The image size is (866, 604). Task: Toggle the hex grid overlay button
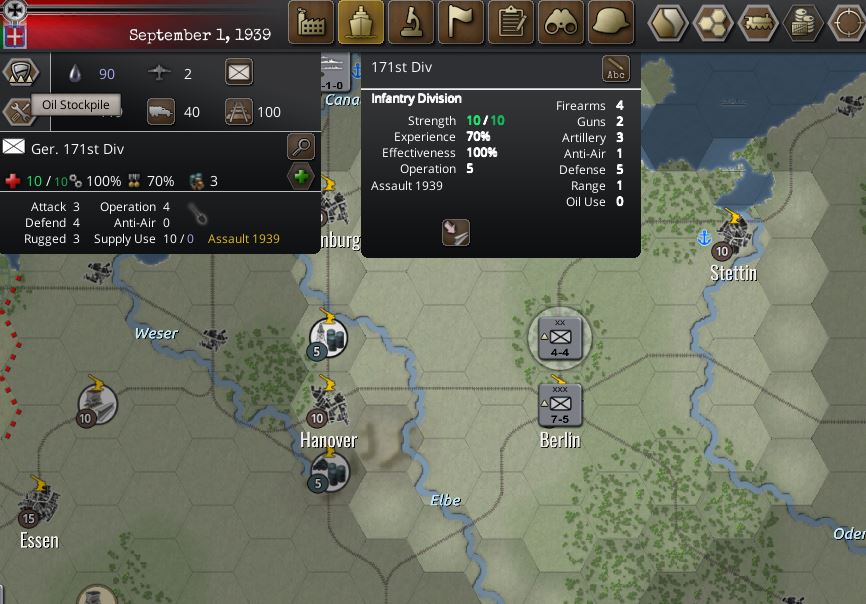coord(714,22)
